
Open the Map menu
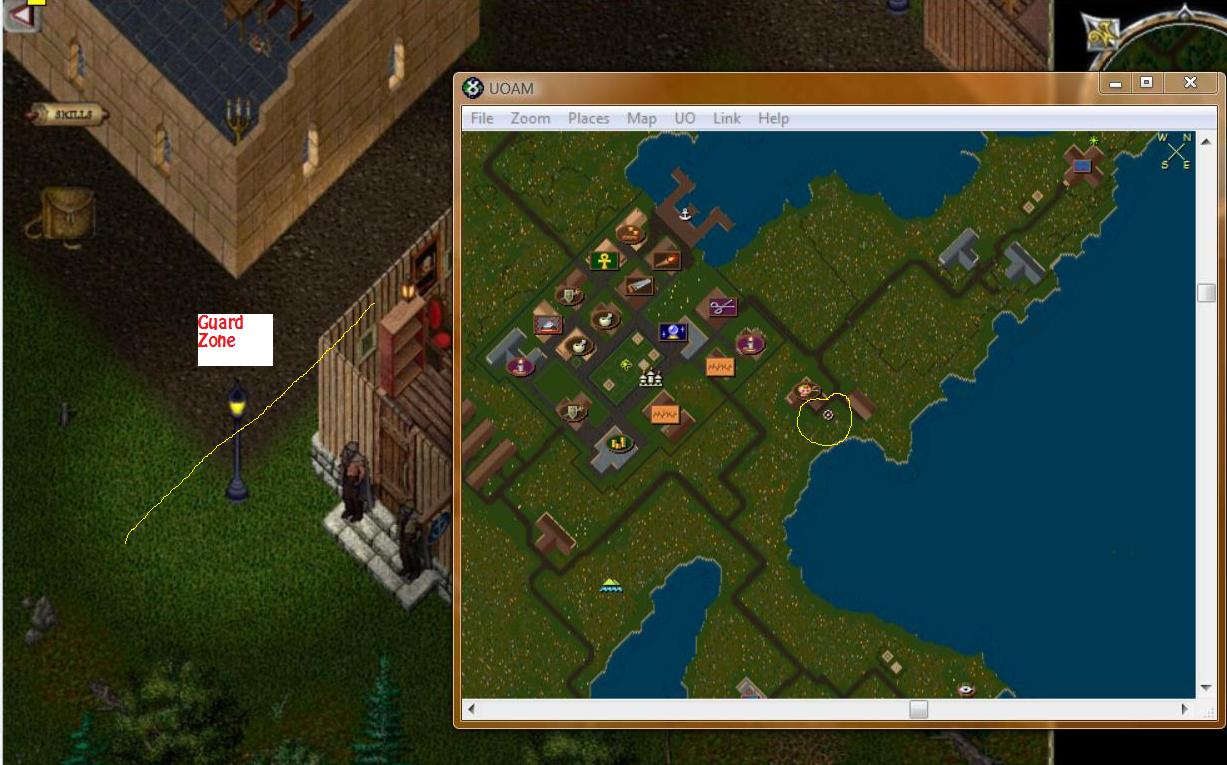tap(641, 118)
